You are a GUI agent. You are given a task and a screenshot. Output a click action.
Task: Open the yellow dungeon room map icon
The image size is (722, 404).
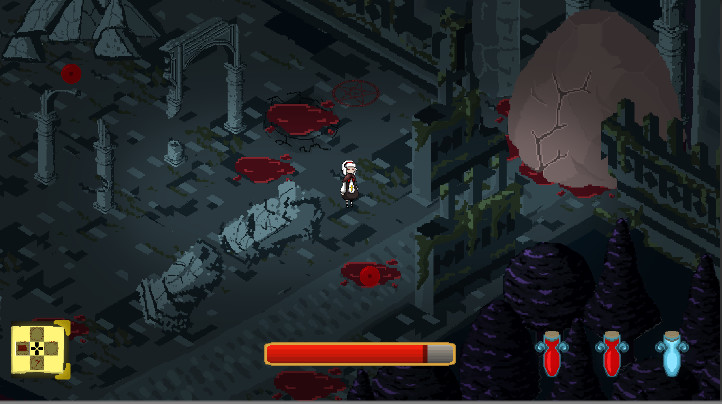[39, 348]
